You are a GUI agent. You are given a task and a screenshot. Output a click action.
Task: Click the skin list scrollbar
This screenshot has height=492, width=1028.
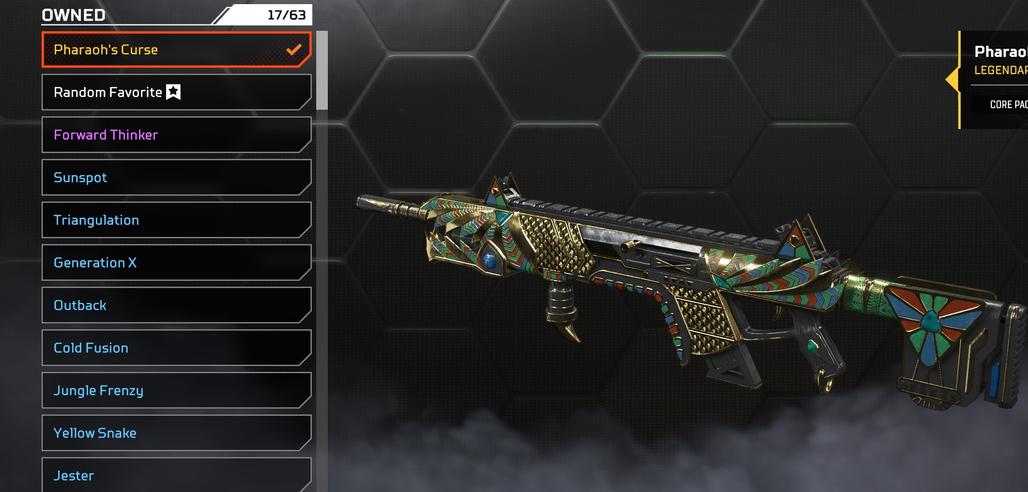click(322, 70)
